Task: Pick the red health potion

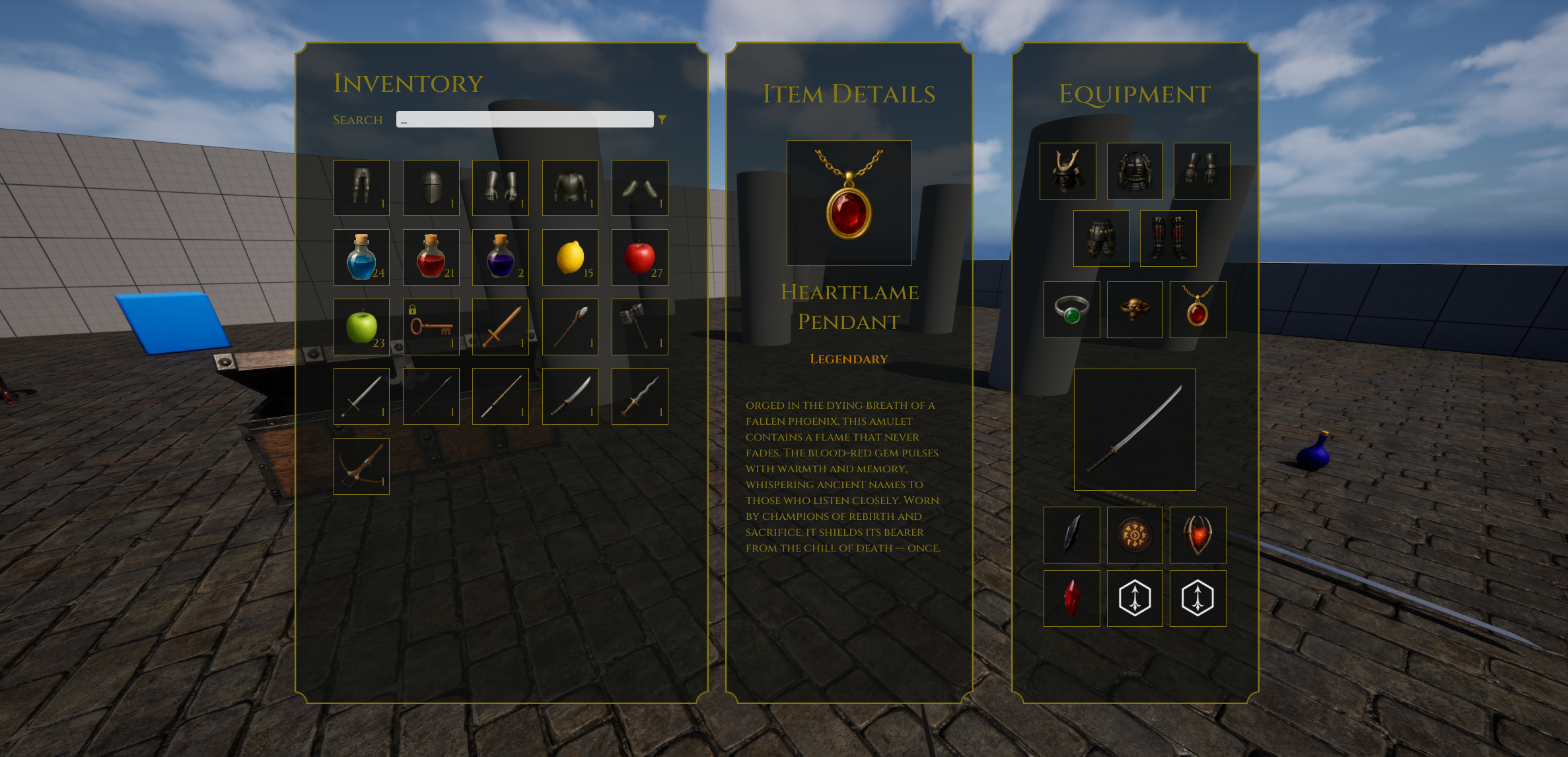Action: point(431,258)
